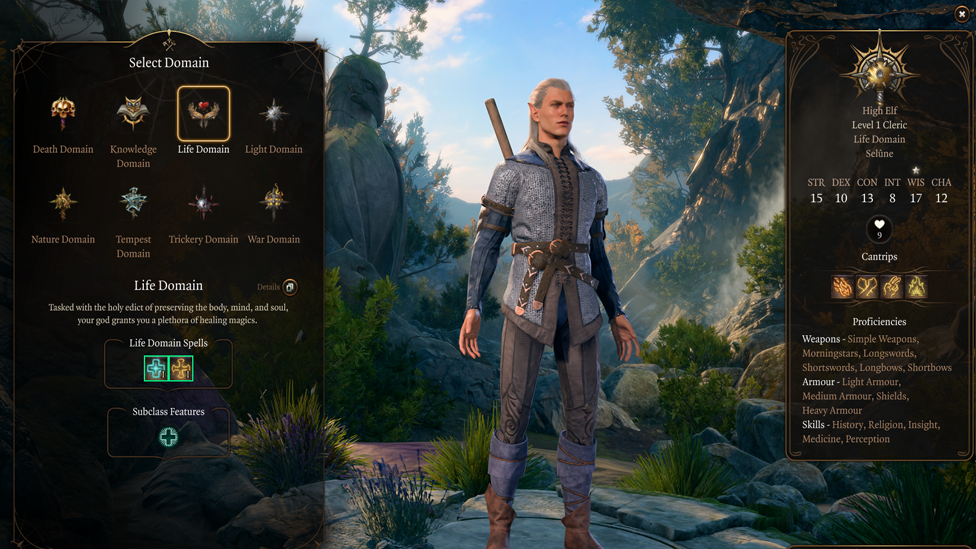Open the Life Domain Details button
Screen dimensions: 976x549
pos(289,287)
